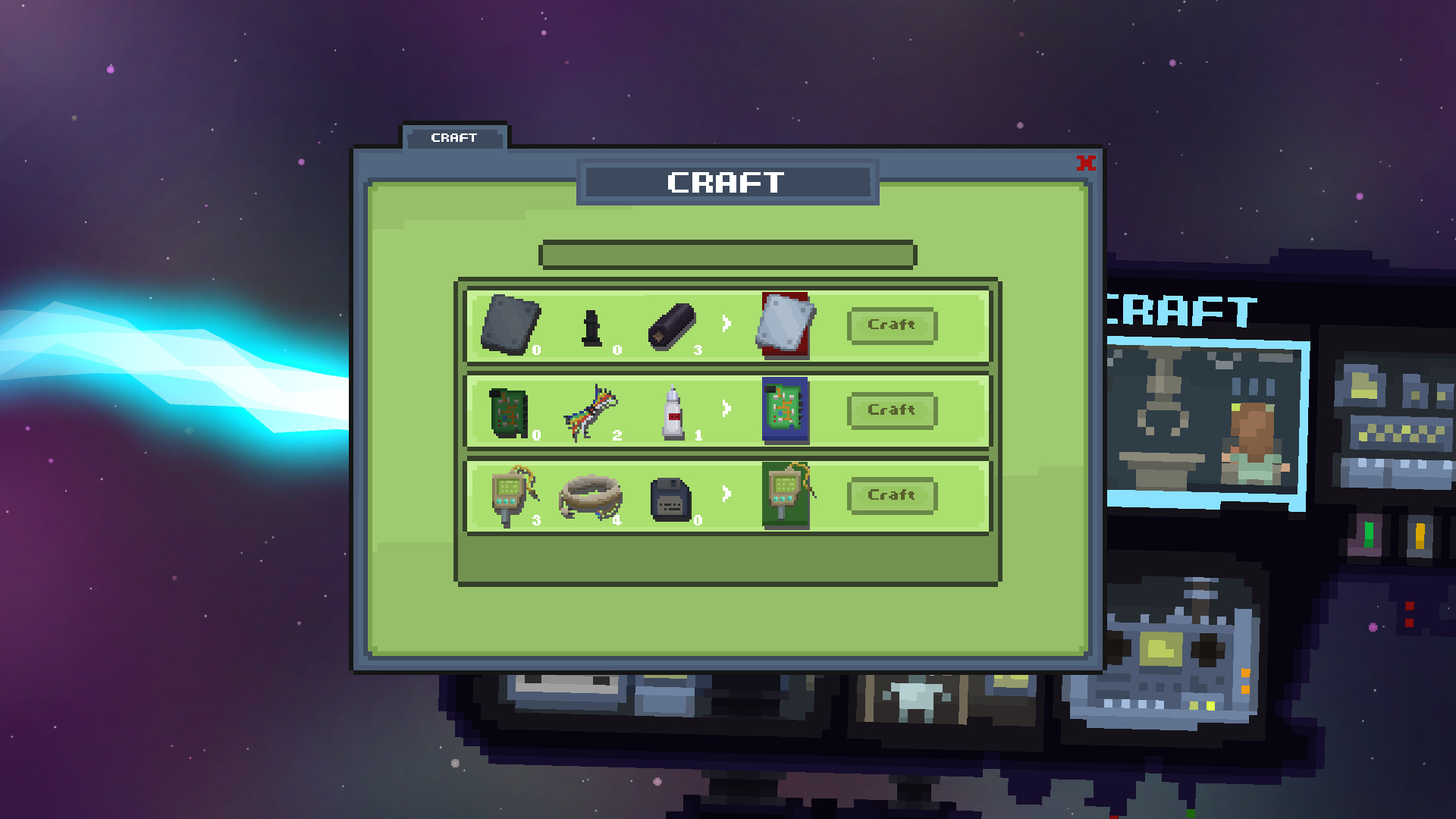Click the red tray crafted item icon
1456x819 pixels.
tap(783, 326)
